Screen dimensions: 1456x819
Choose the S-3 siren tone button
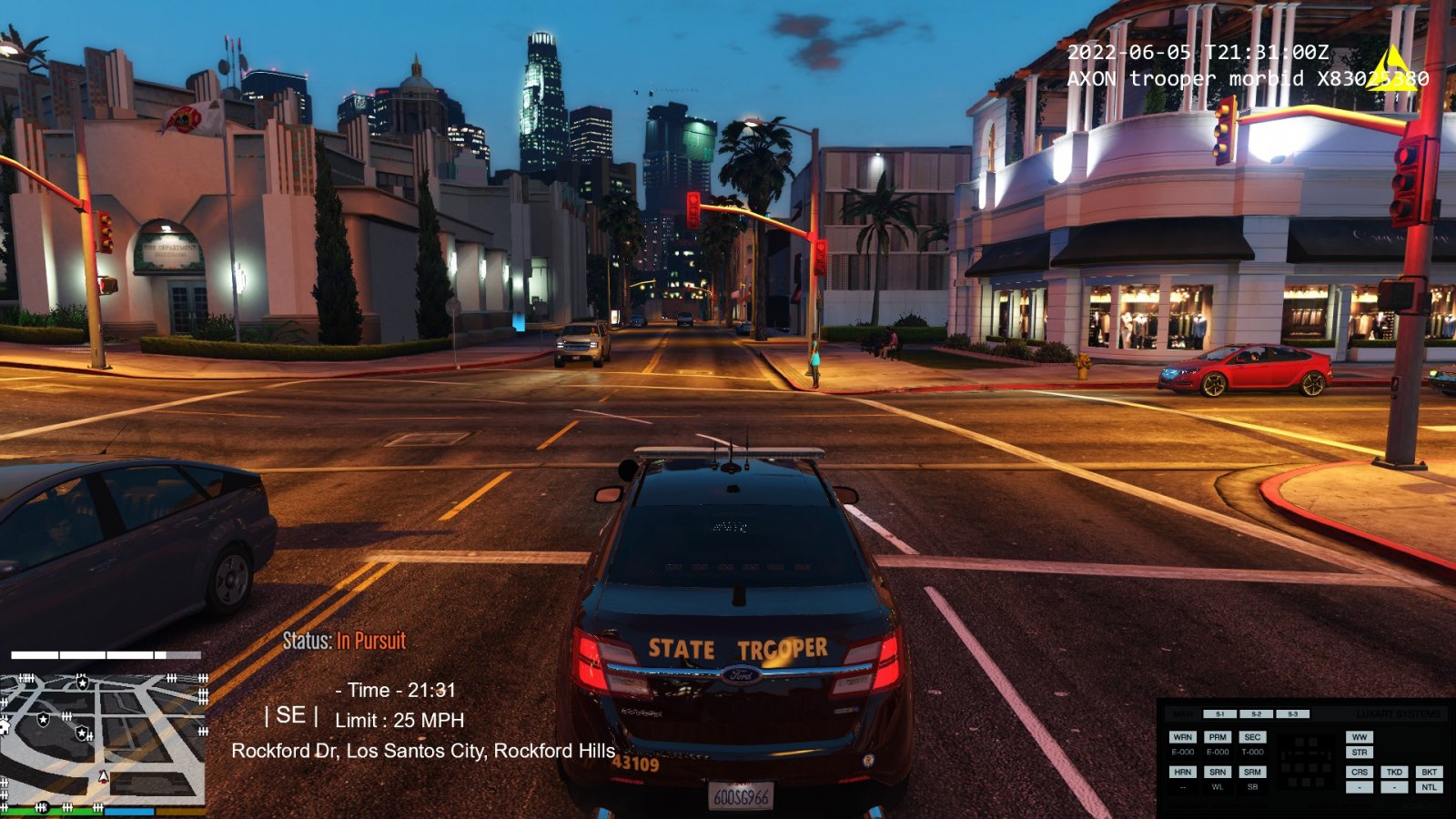click(x=1292, y=714)
